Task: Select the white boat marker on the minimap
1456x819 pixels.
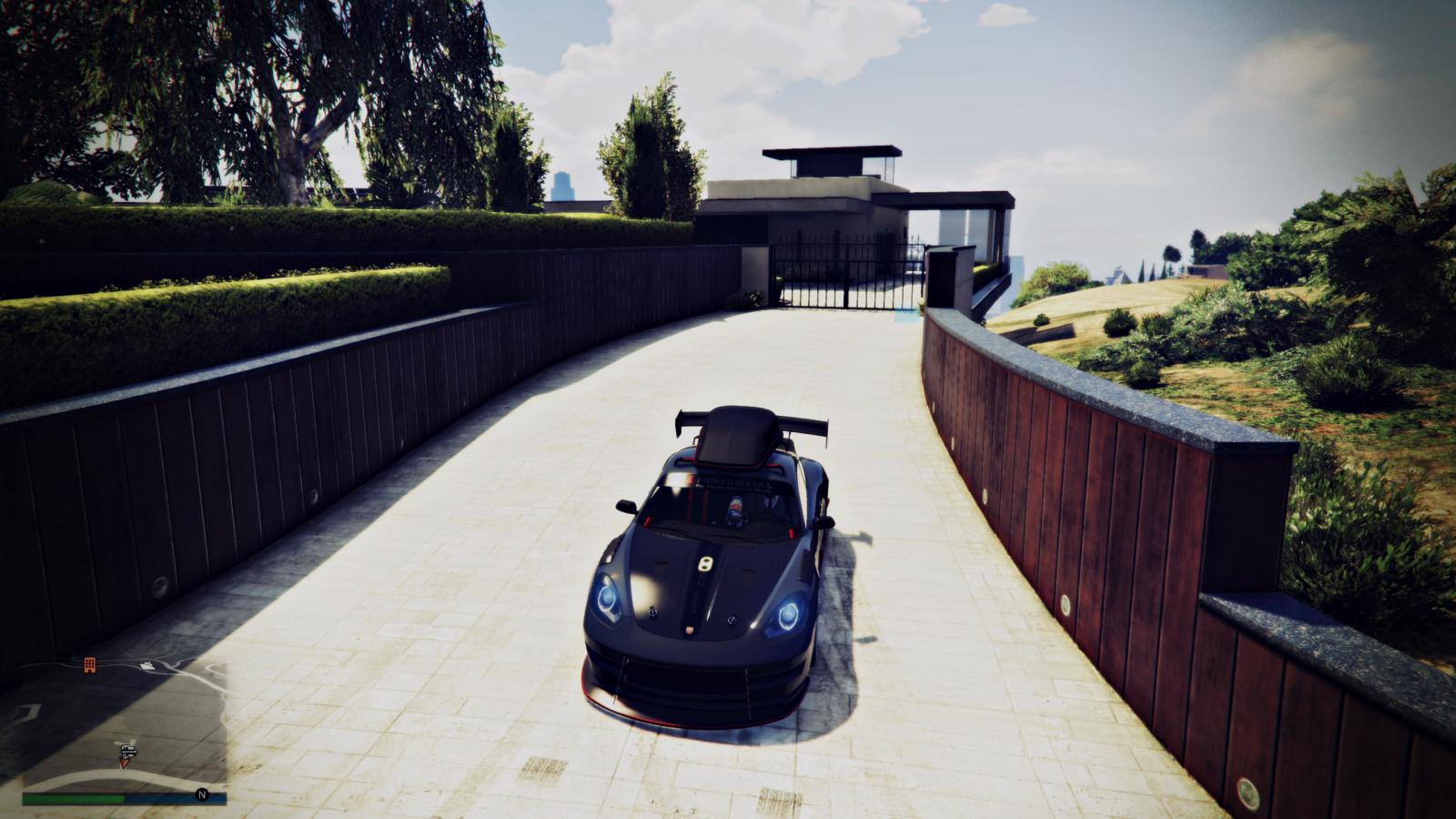Action: (x=147, y=664)
